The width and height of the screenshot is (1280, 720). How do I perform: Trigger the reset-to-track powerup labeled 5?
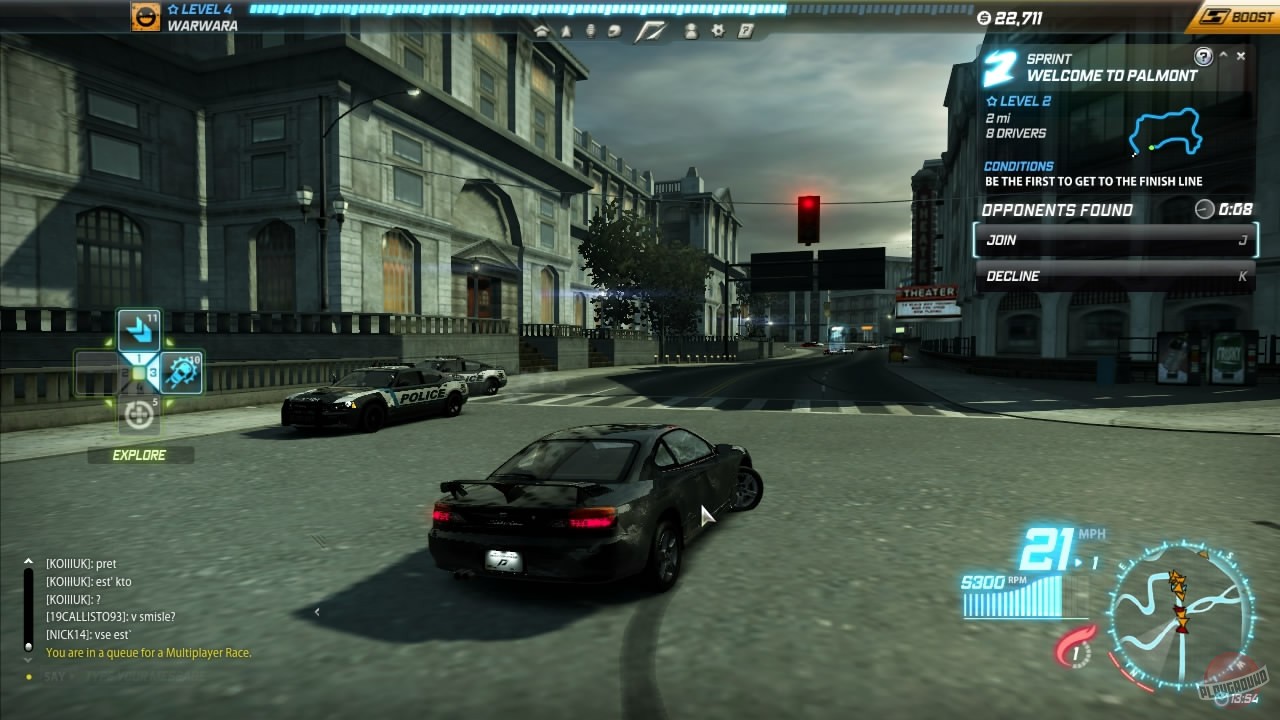(x=138, y=413)
